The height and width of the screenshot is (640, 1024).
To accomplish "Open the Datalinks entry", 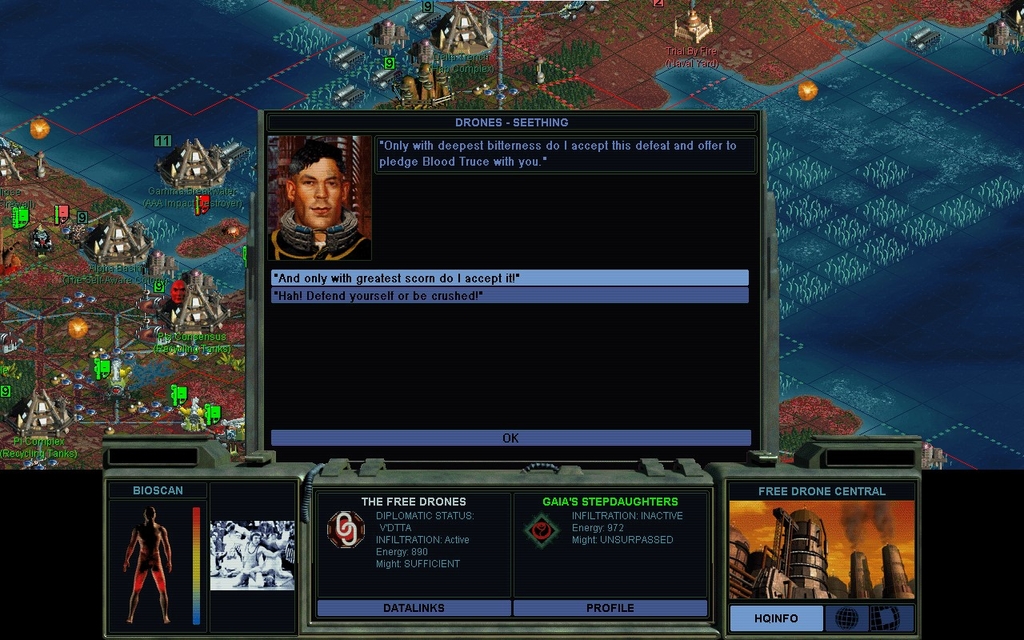I will (x=413, y=608).
